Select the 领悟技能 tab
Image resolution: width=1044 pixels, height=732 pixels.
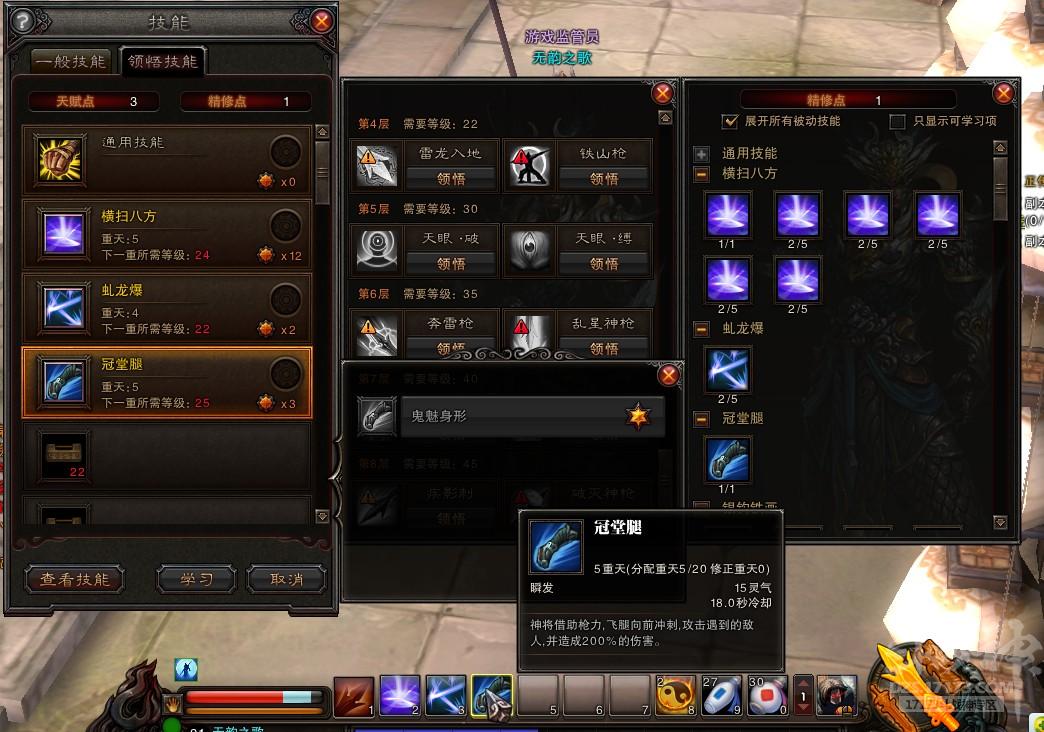[x=160, y=61]
